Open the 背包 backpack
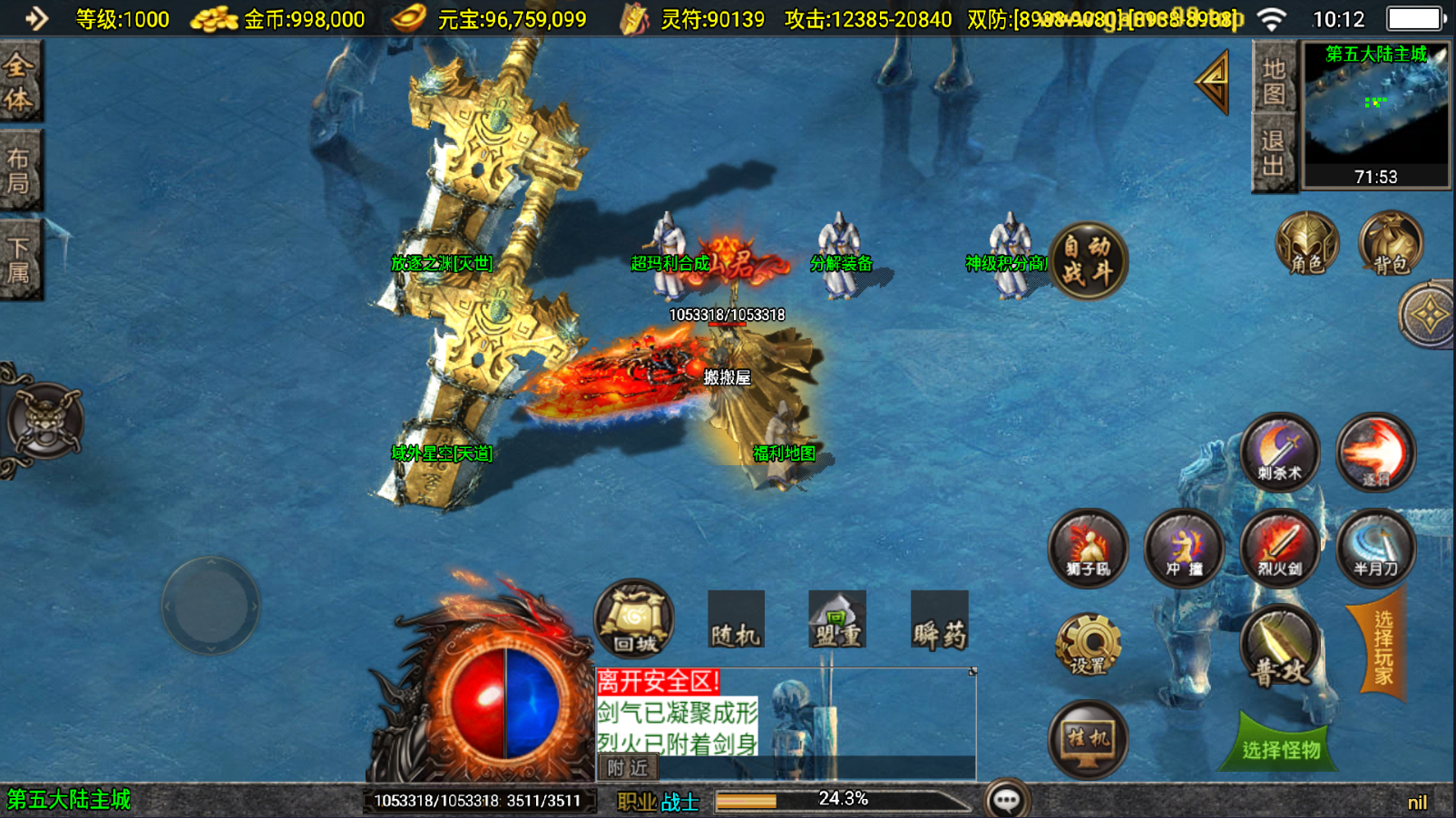 click(1390, 245)
